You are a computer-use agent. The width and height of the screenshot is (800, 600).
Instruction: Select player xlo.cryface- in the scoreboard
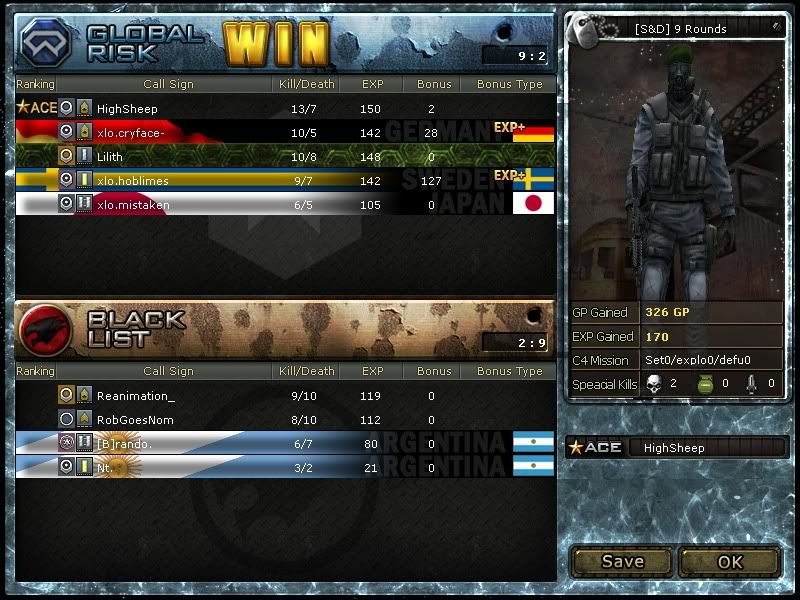coord(131,132)
